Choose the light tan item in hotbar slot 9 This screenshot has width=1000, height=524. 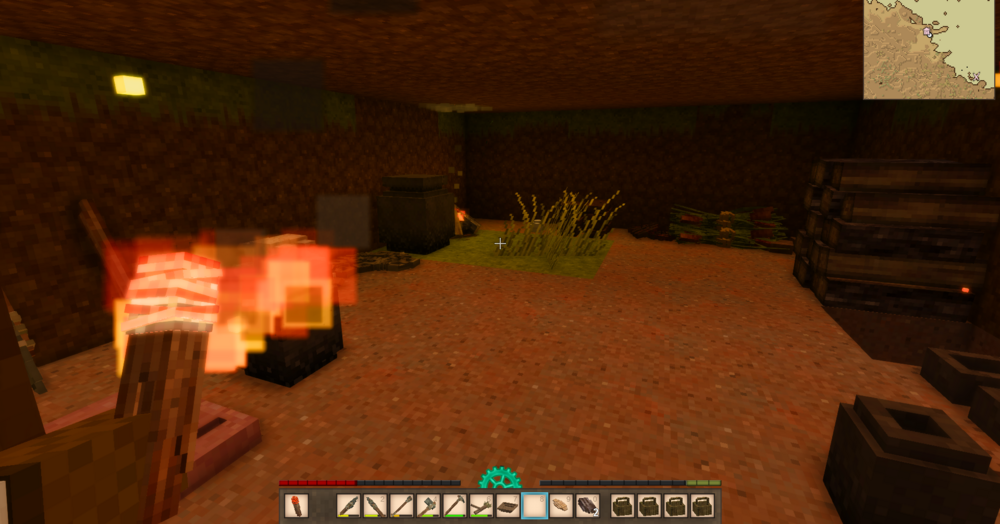coord(560,506)
